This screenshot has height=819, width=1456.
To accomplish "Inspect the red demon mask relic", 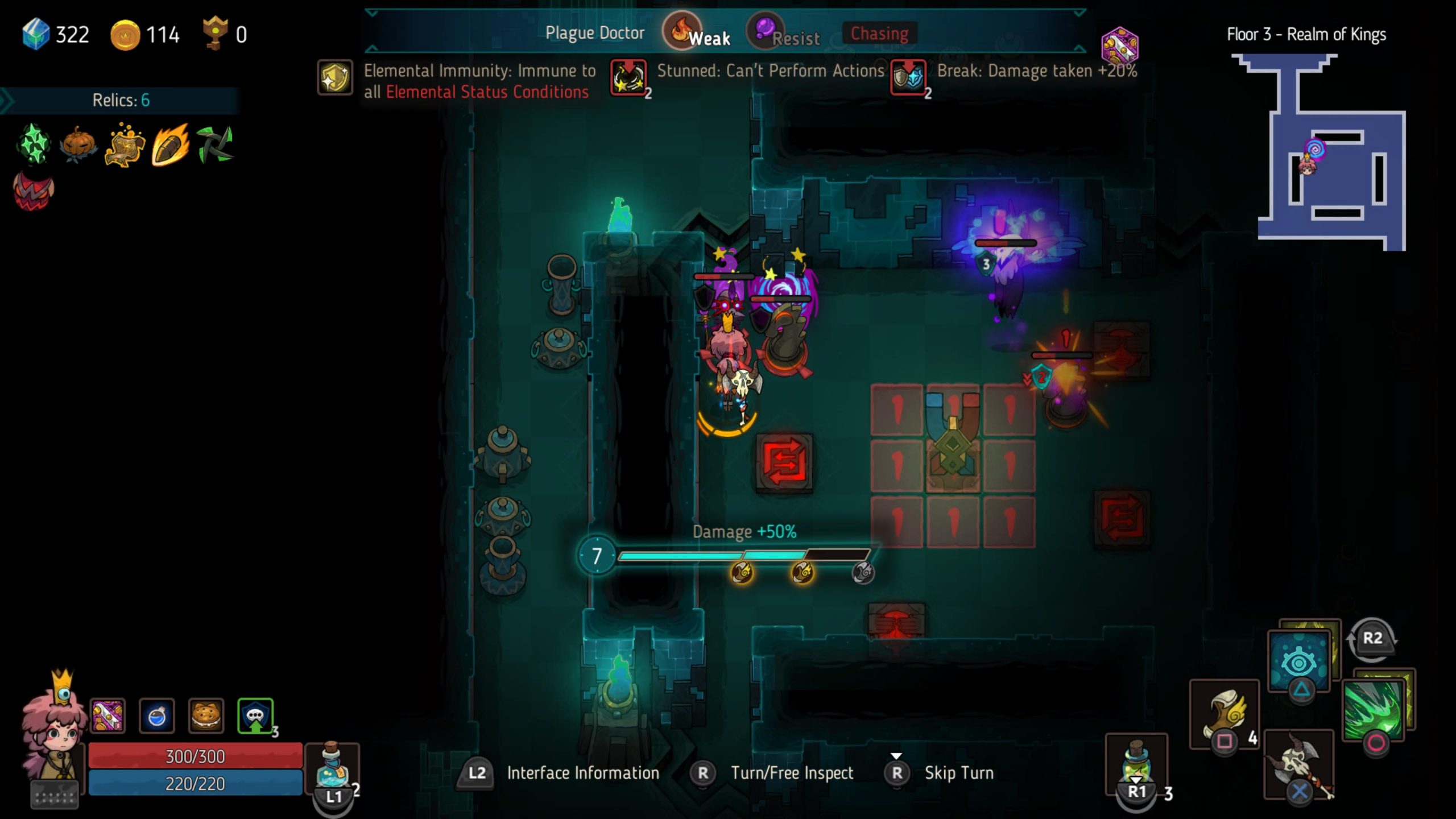I will click(34, 191).
